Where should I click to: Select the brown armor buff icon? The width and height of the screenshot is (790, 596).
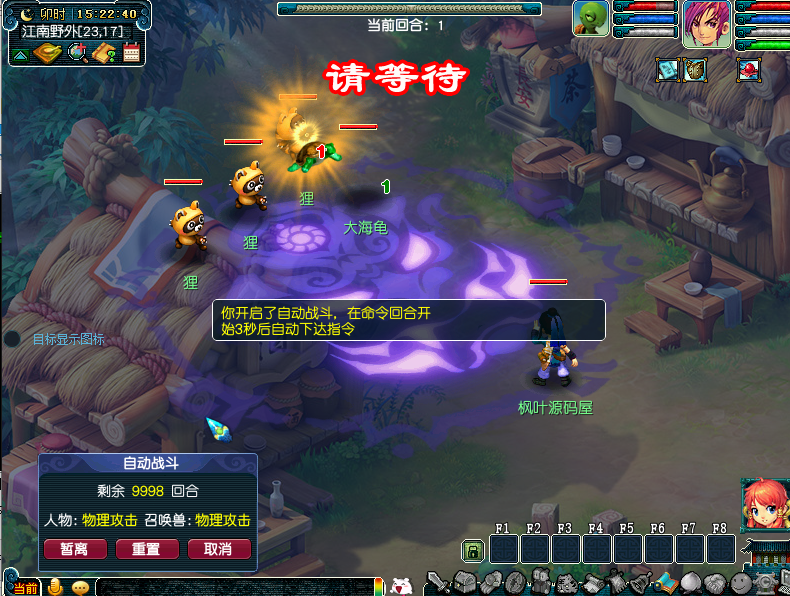coord(695,69)
